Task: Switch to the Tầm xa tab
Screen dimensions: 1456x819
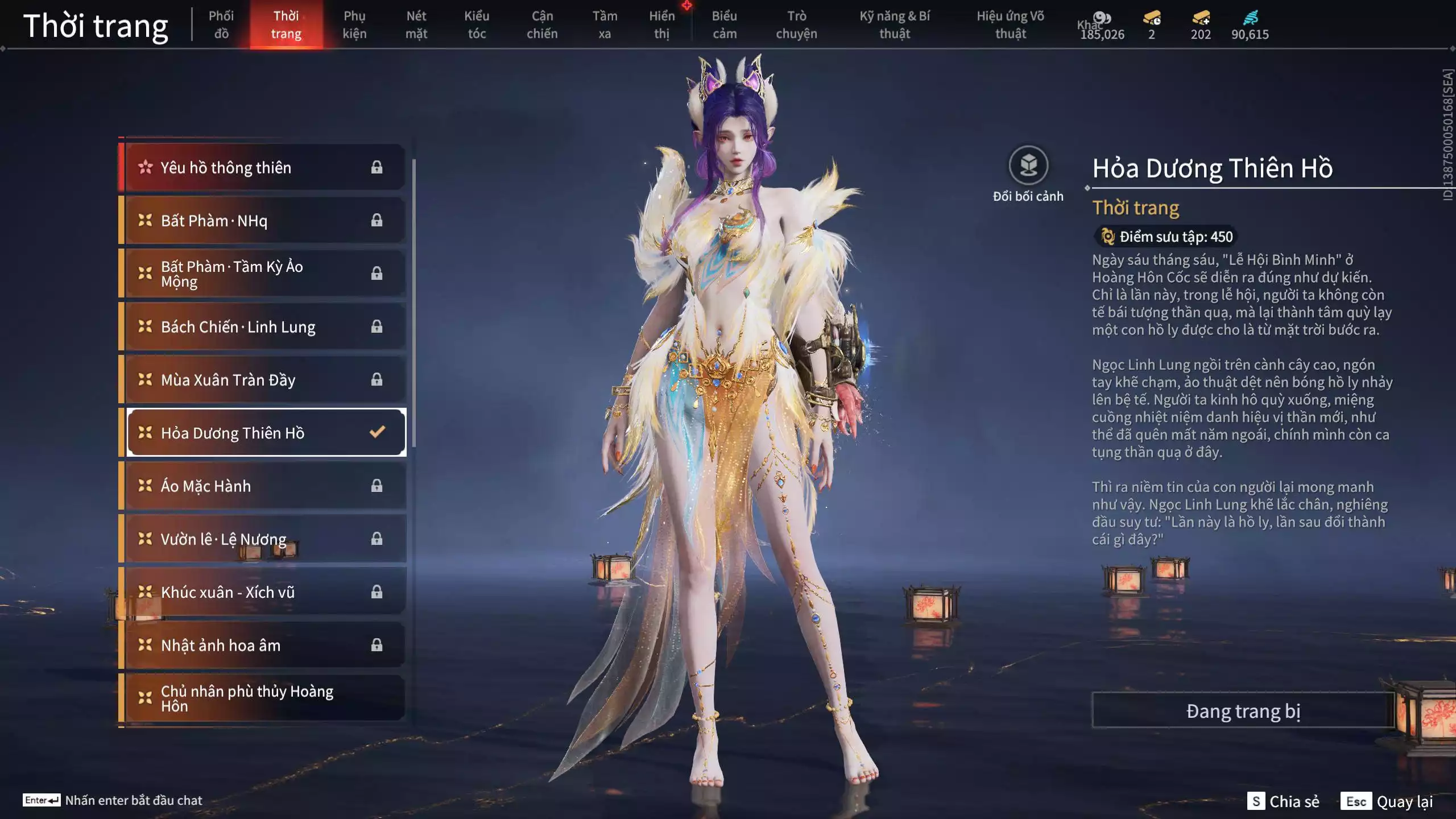Action: coord(605,25)
